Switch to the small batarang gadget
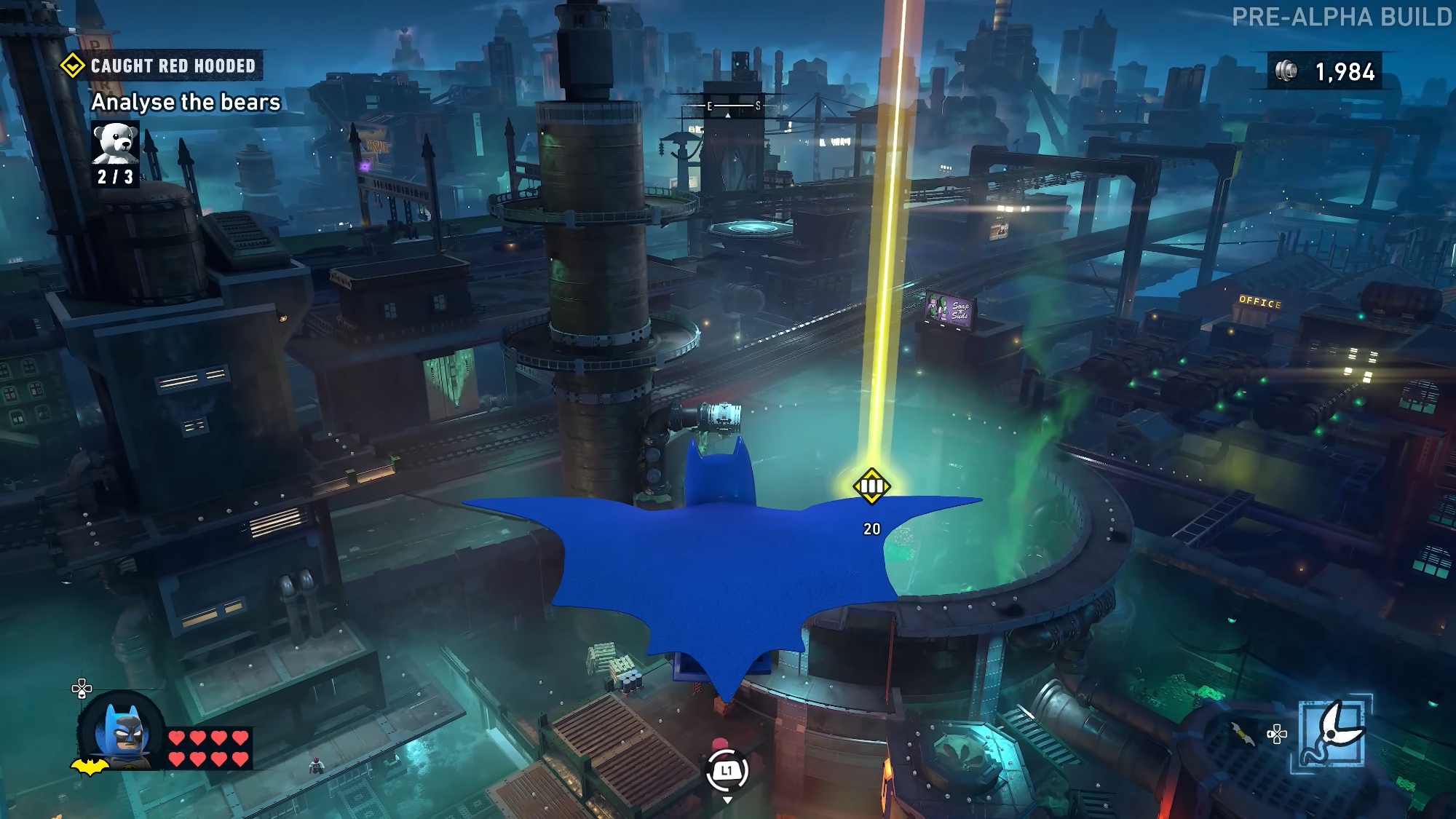 [1243, 735]
